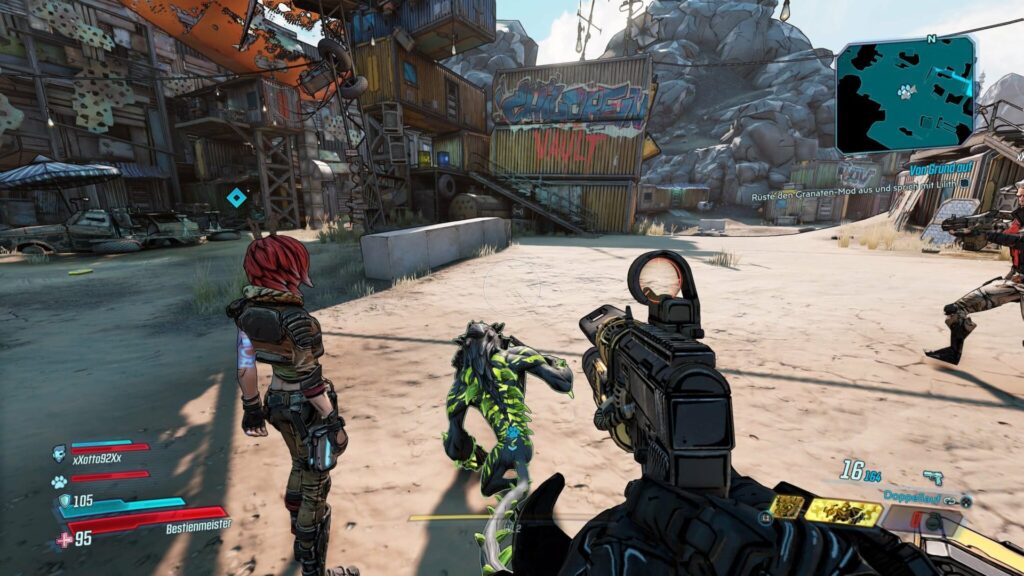1024x576 pixels.
Task: Toggle the Doppellauf weapon mode label
Action: [x=912, y=495]
